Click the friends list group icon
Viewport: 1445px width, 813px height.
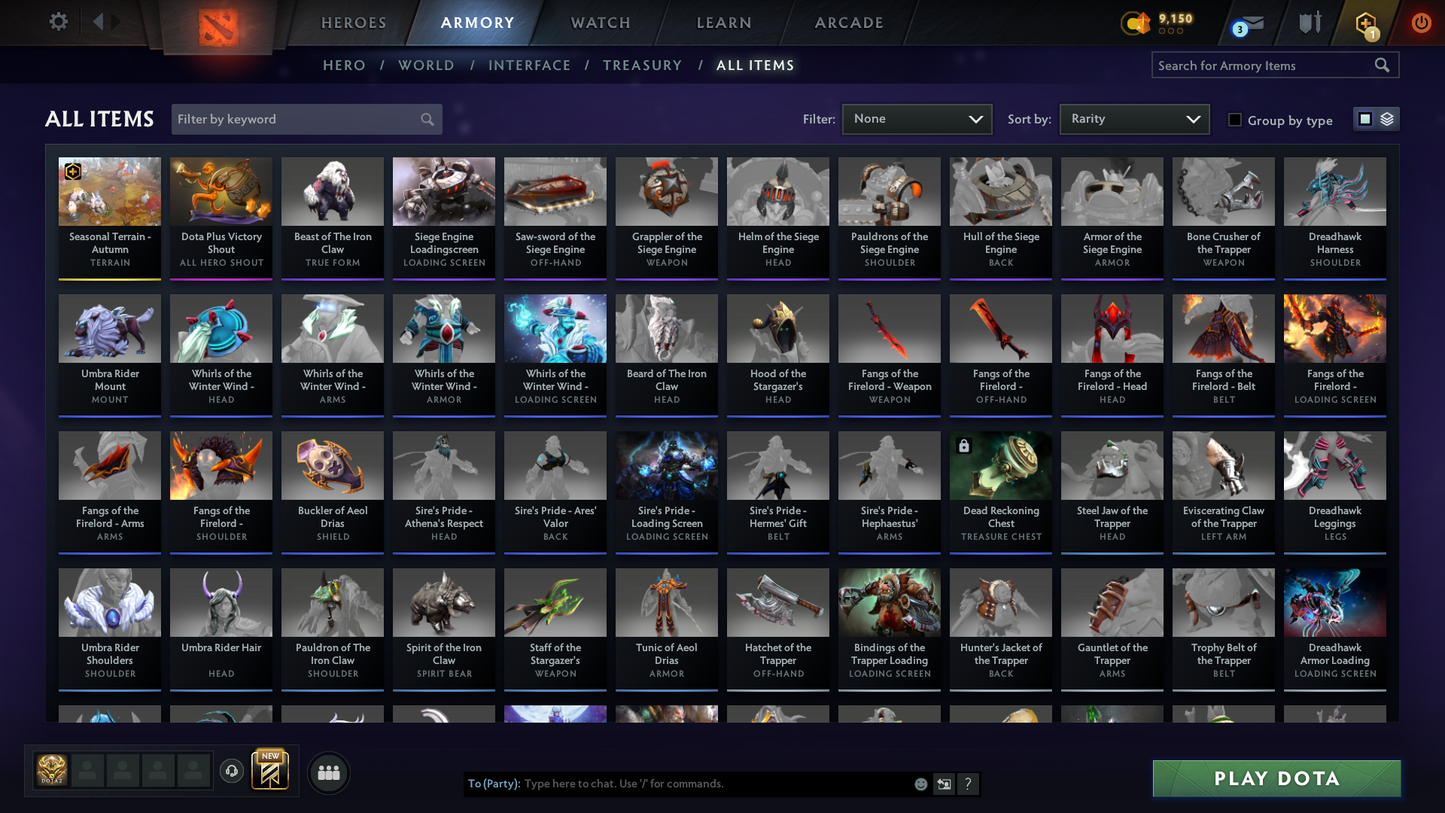(329, 771)
